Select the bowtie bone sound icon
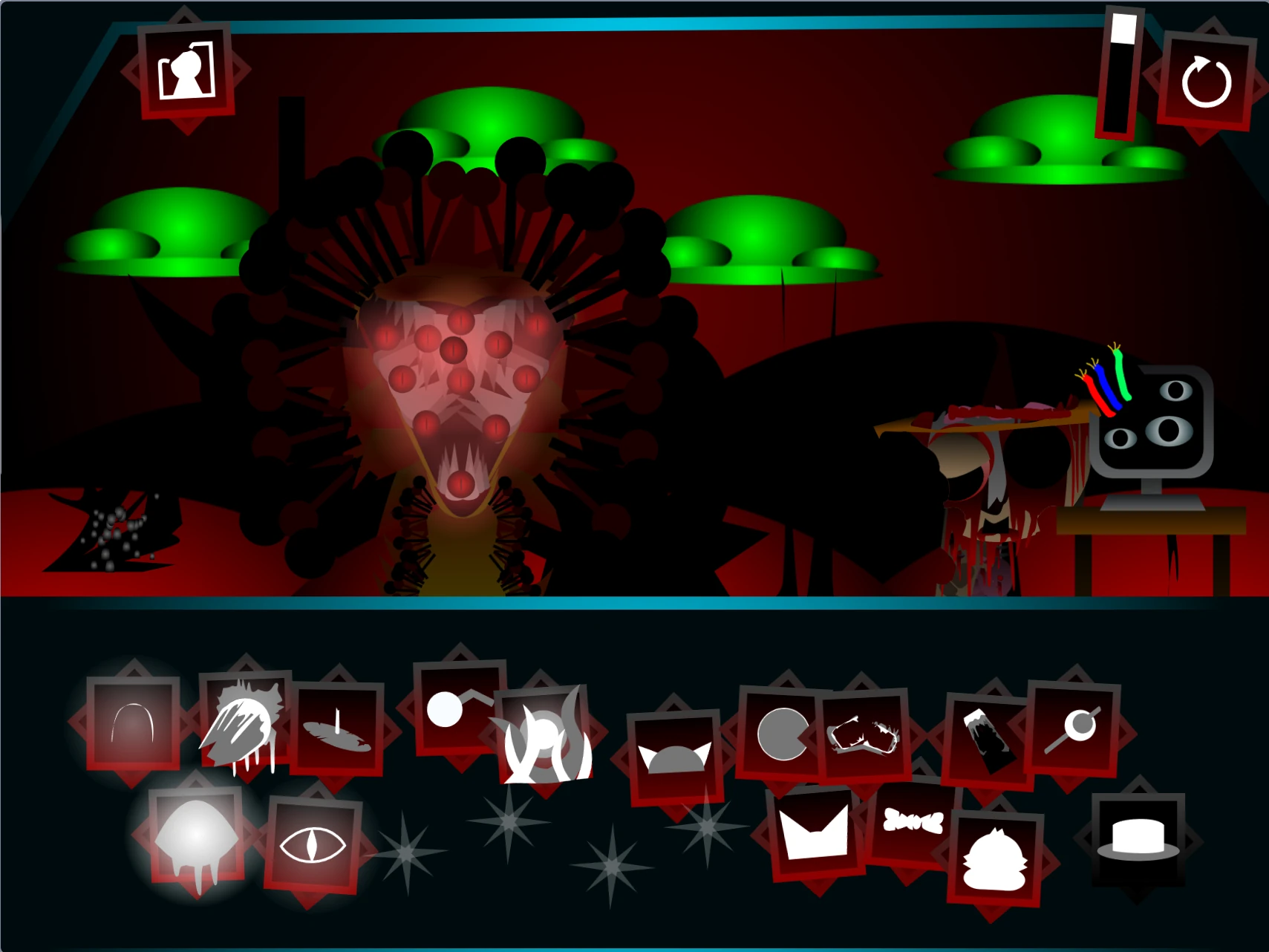Viewport: 1269px width, 952px height. point(912,821)
